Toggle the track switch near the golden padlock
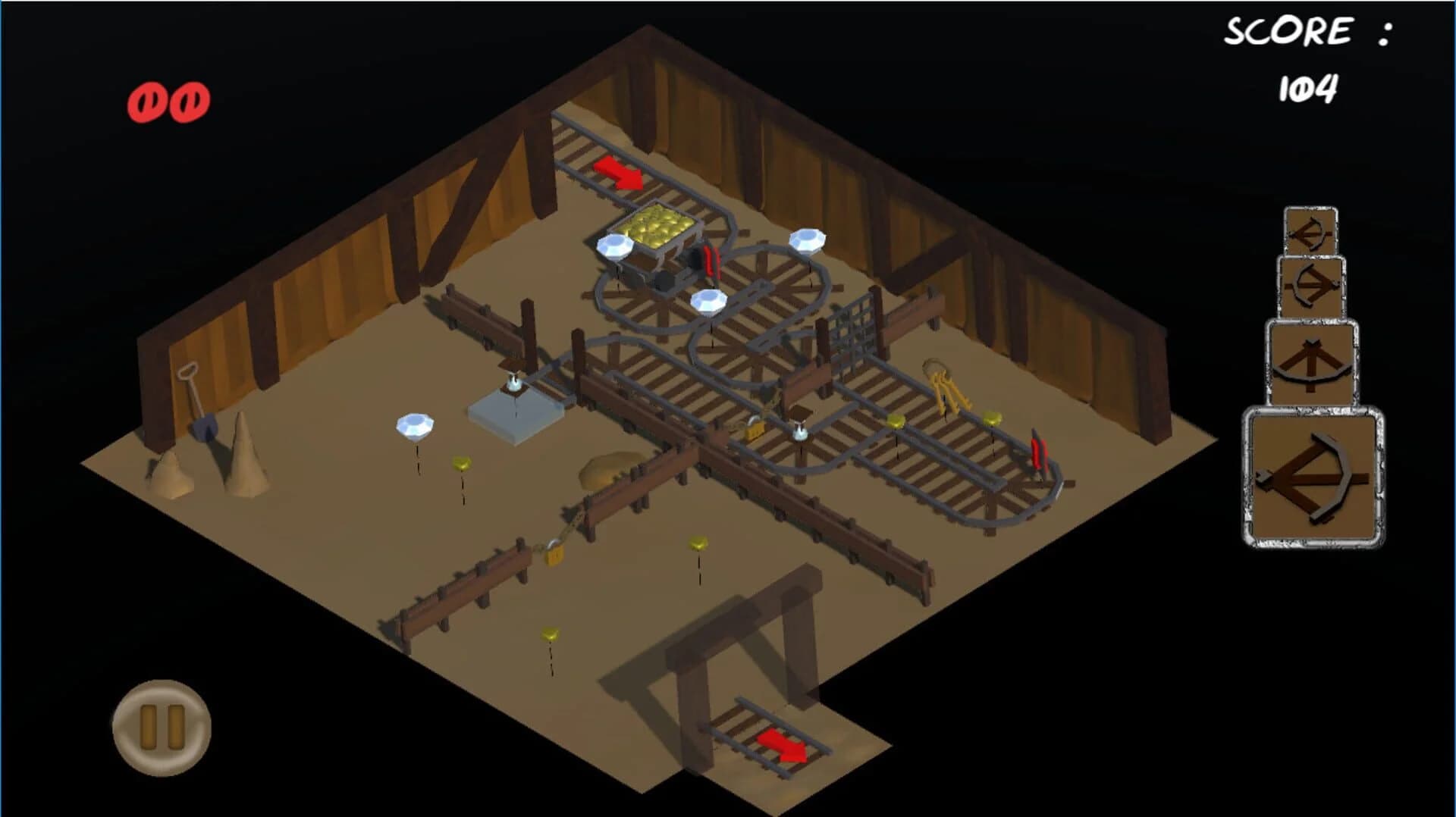This screenshot has width=1456, height=817. [801, 432]
